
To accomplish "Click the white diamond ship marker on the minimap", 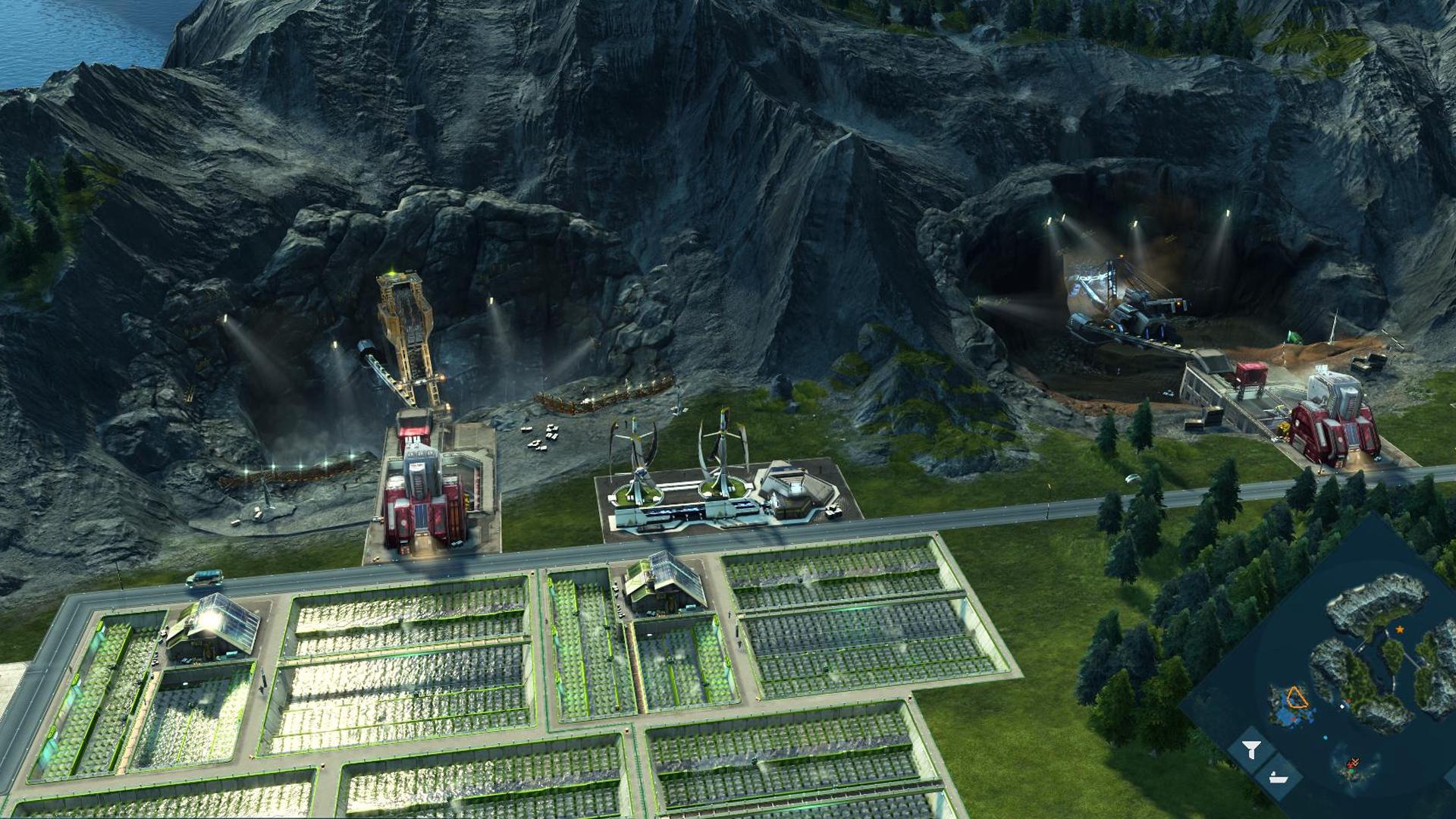I will pos(1342,706).
